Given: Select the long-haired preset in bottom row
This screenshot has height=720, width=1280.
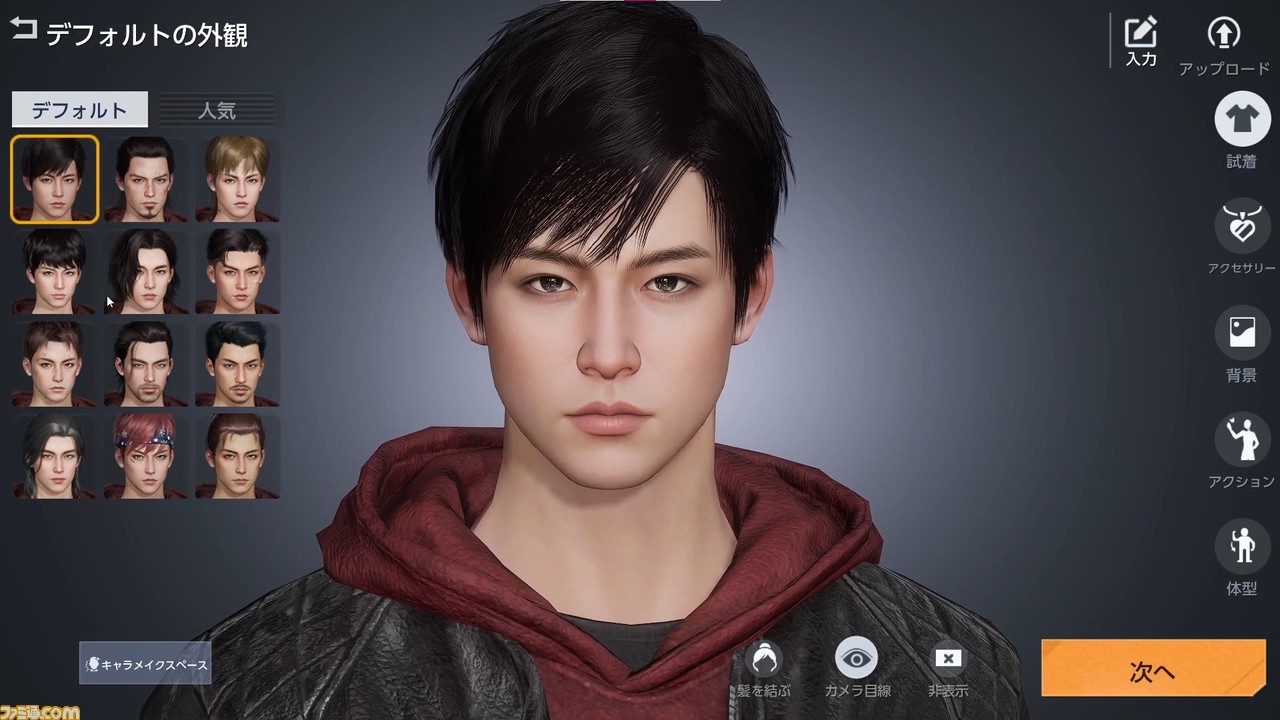Looking at the screenshot, I should coord(53,457).
